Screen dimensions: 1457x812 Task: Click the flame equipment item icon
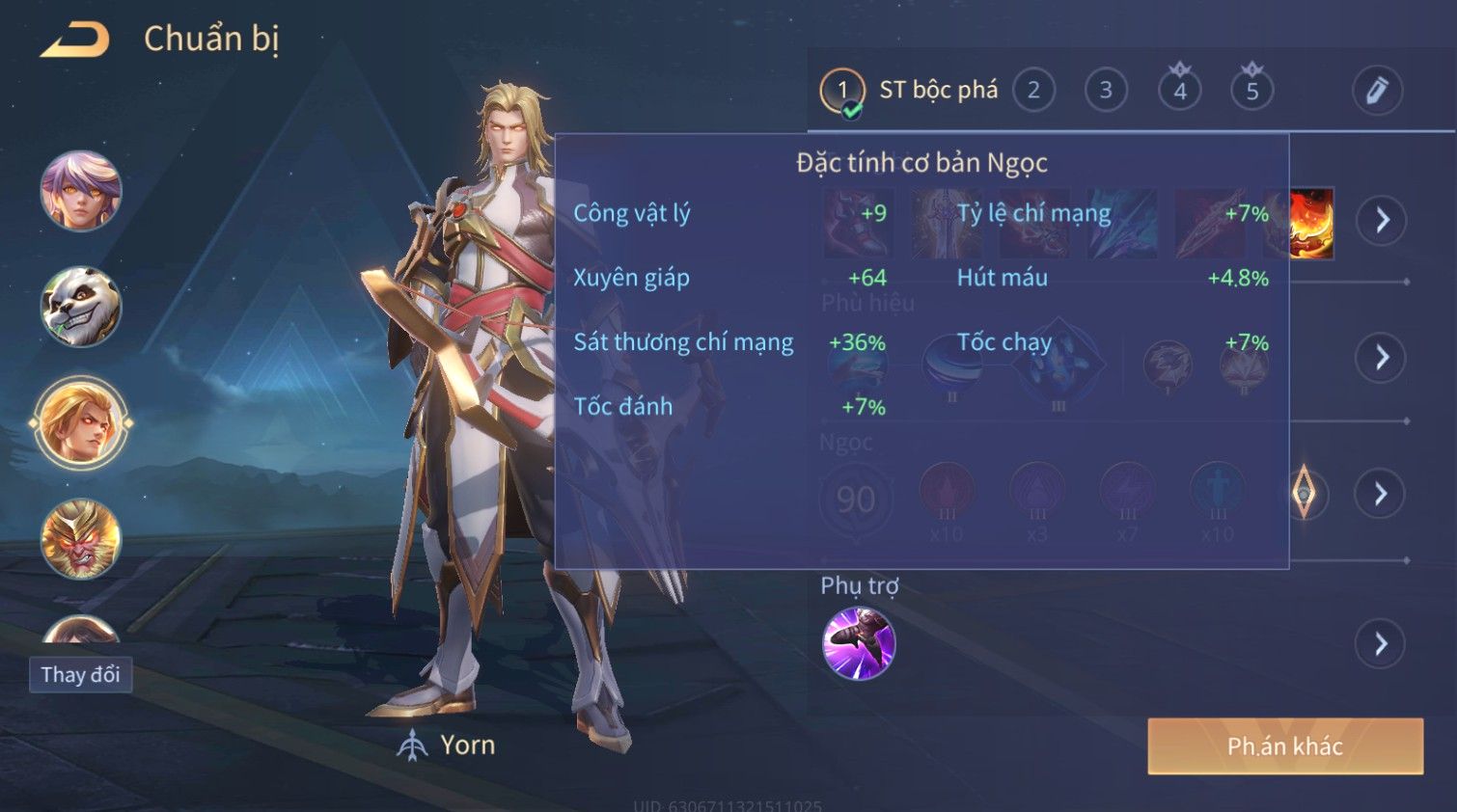point(1312,224)
